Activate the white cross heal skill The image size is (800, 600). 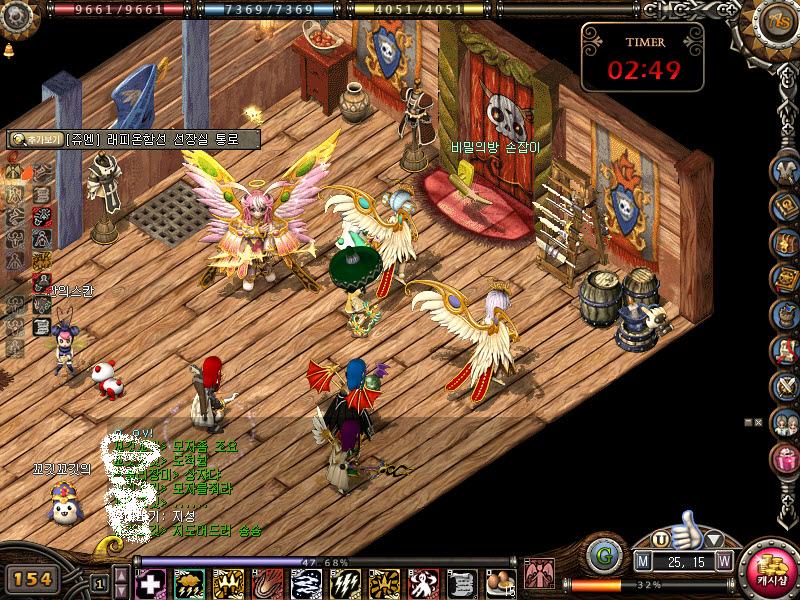click(149, 582)
